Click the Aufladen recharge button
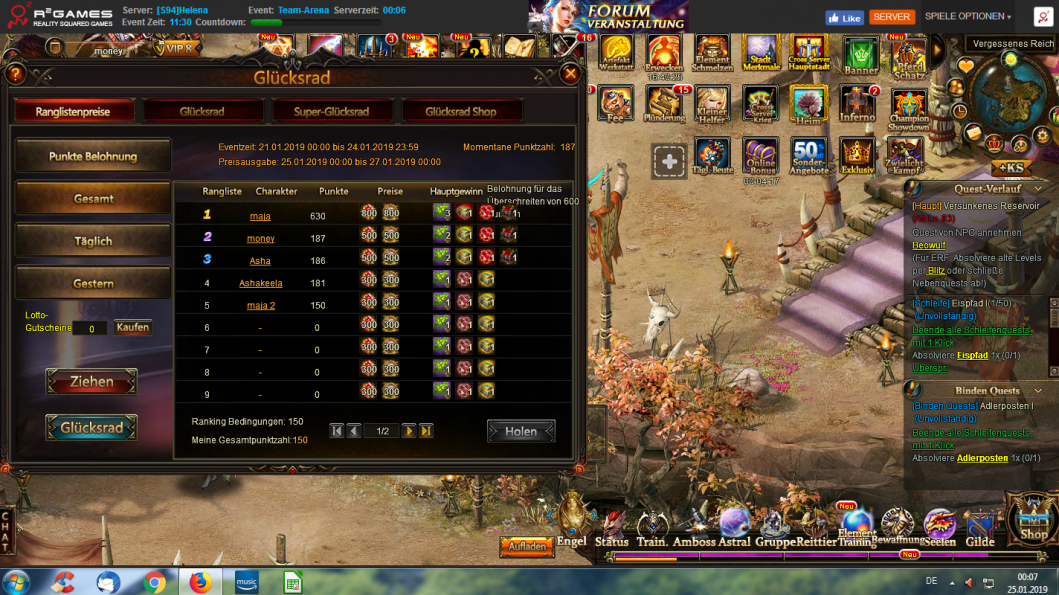The image size is (1059, 595). (x=526, y=547)
